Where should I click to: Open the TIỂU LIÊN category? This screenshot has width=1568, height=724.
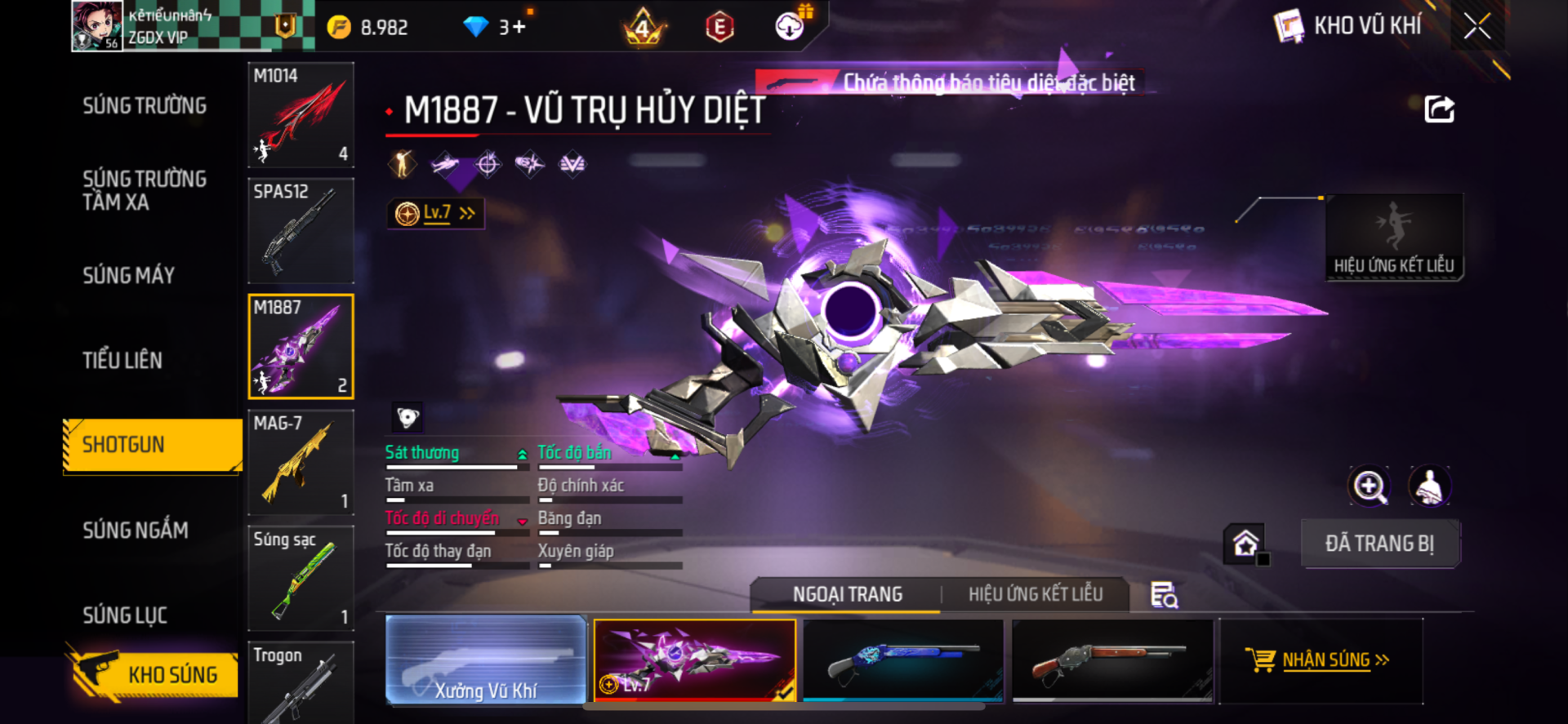122,361
